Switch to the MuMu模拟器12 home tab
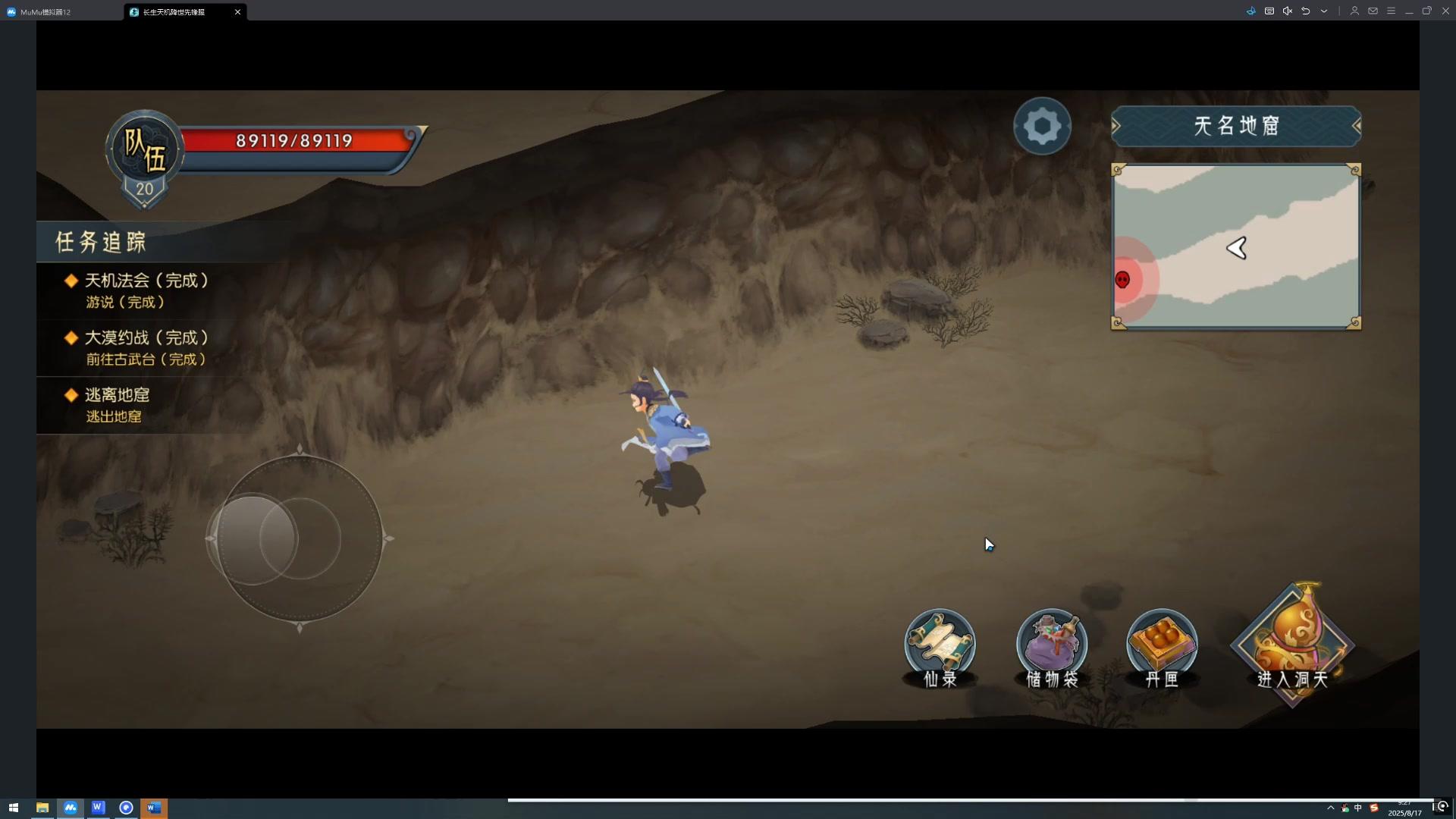This screenshot has height=819, width=1456. click(45, 12)
